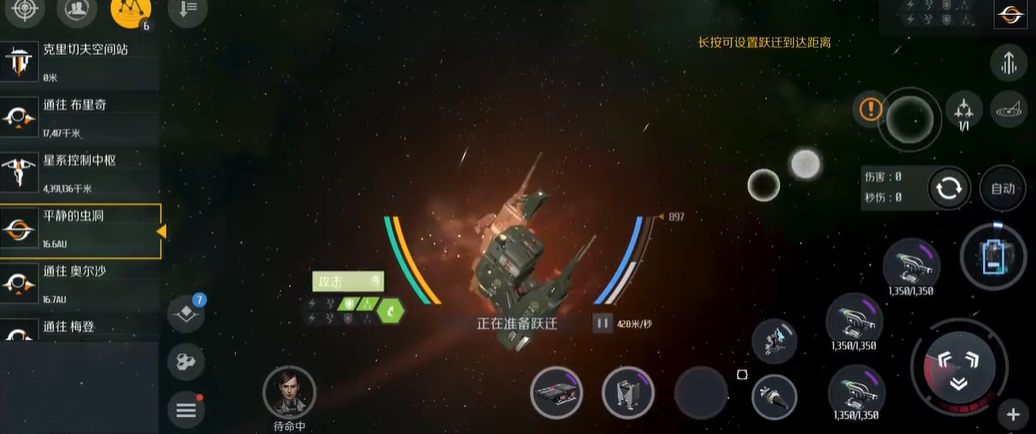Tap the overview sort arrow button

pos(185,10)
